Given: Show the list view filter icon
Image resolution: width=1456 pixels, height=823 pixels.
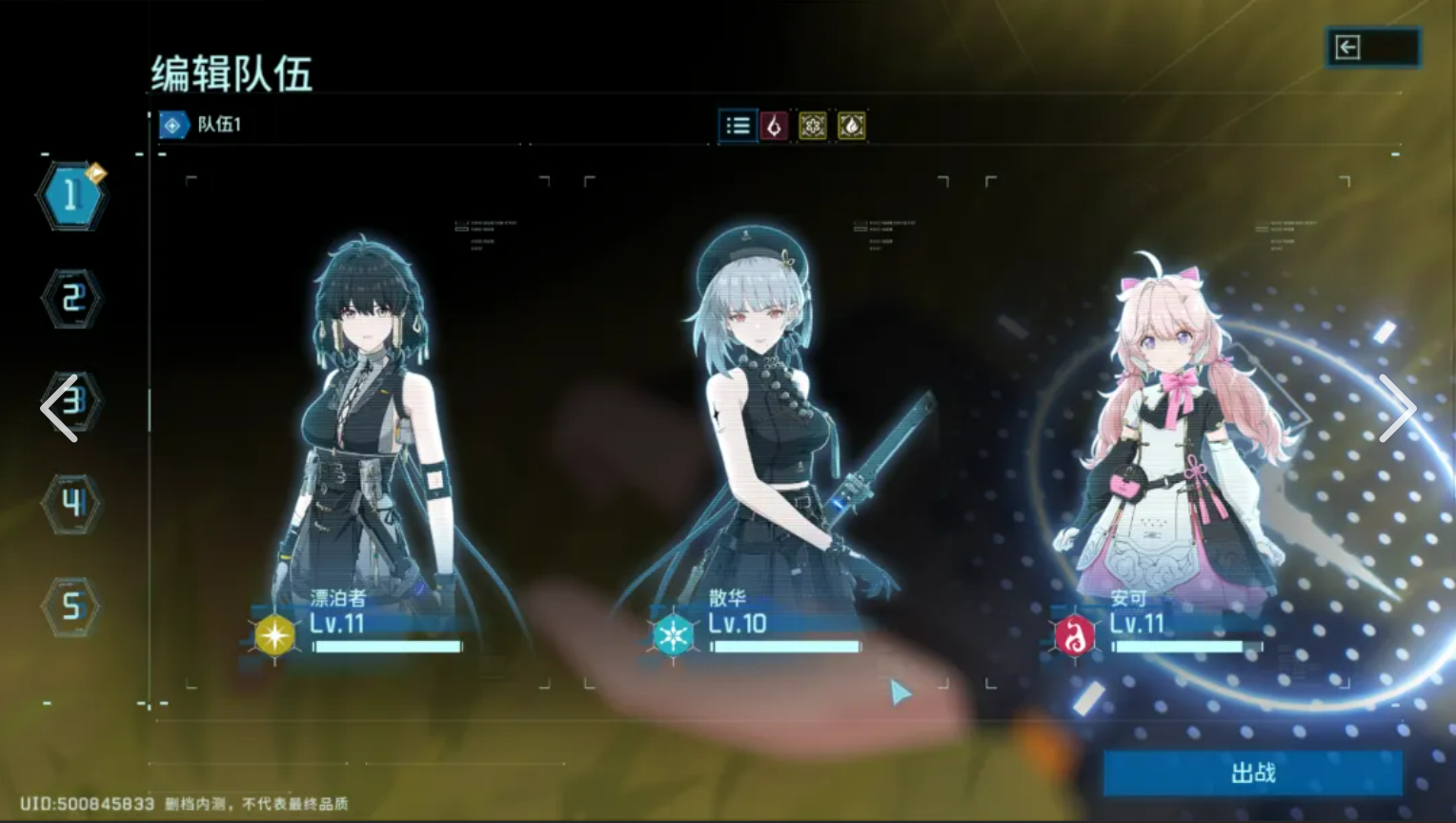Looking at the screenshot, I should click(x=738, y=126).
